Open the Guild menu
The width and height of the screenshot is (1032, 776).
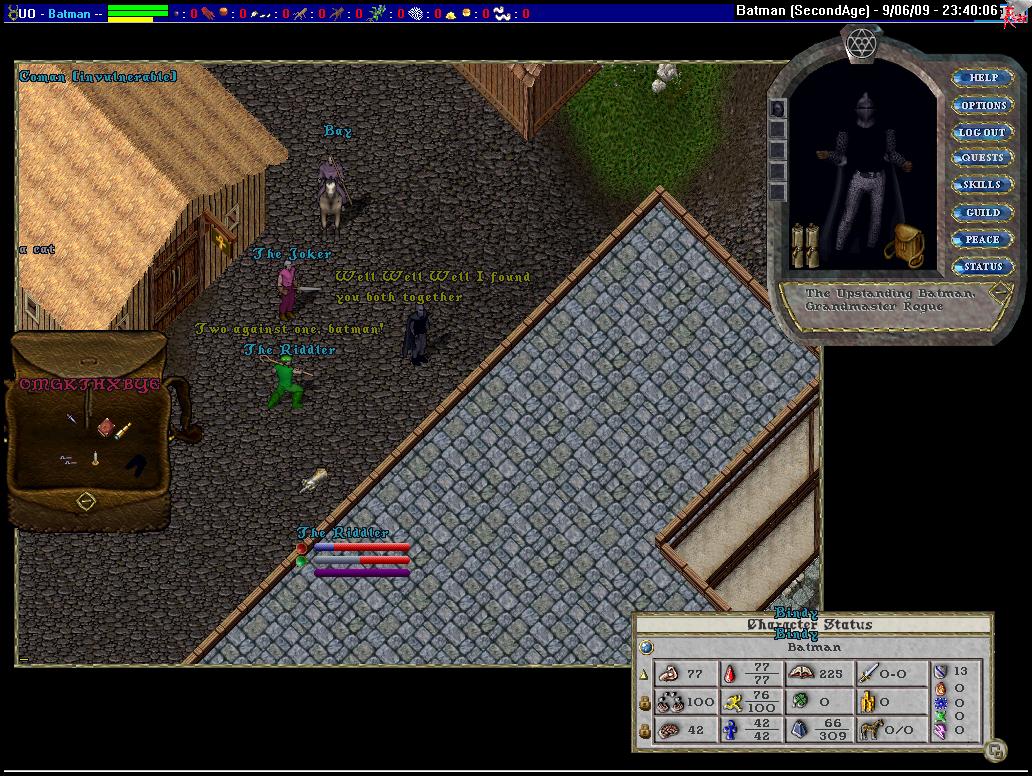983,212
